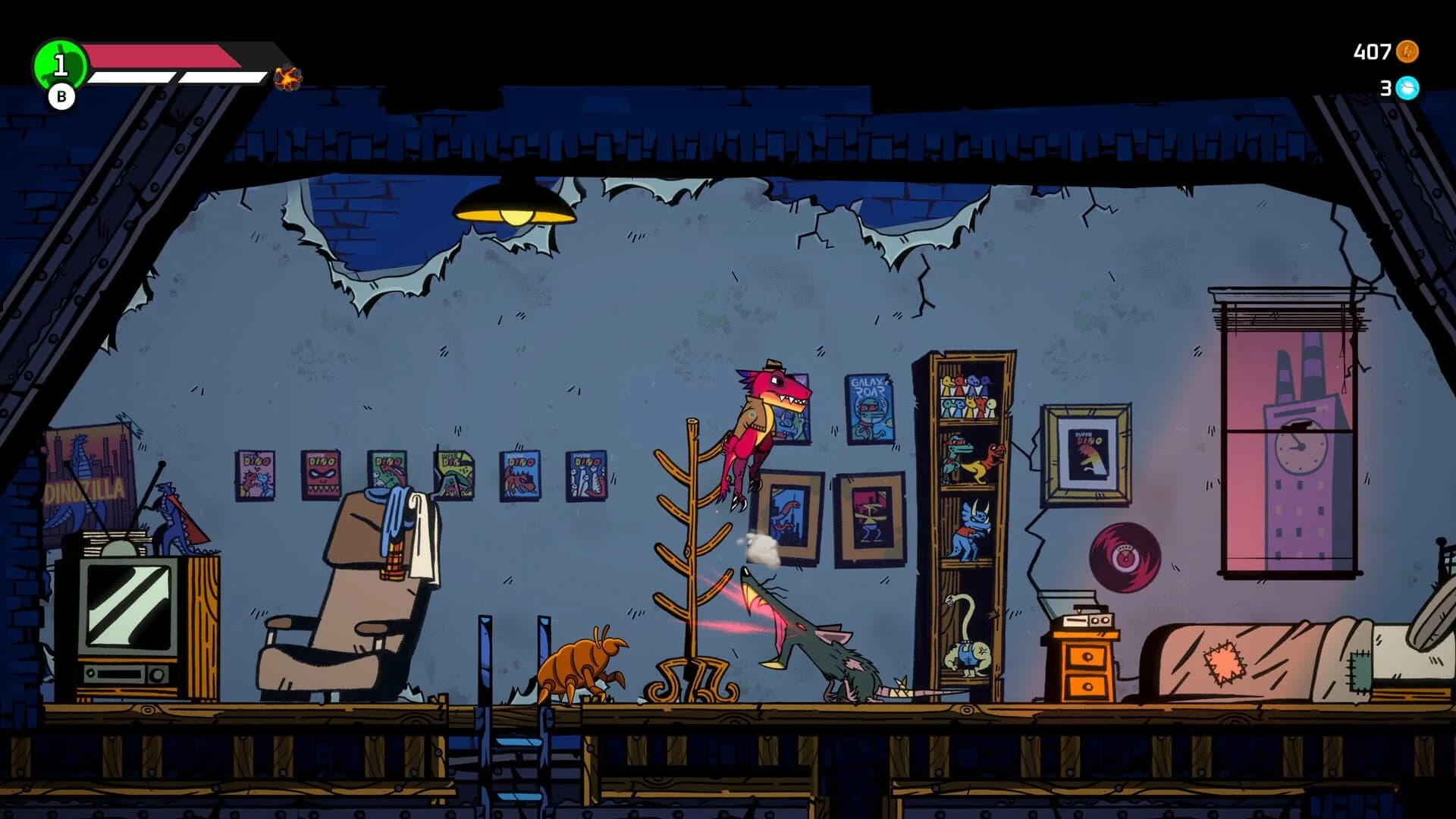Select the GALAXY ROAR poster
1456x819 pixels.
tap(868, 409)
